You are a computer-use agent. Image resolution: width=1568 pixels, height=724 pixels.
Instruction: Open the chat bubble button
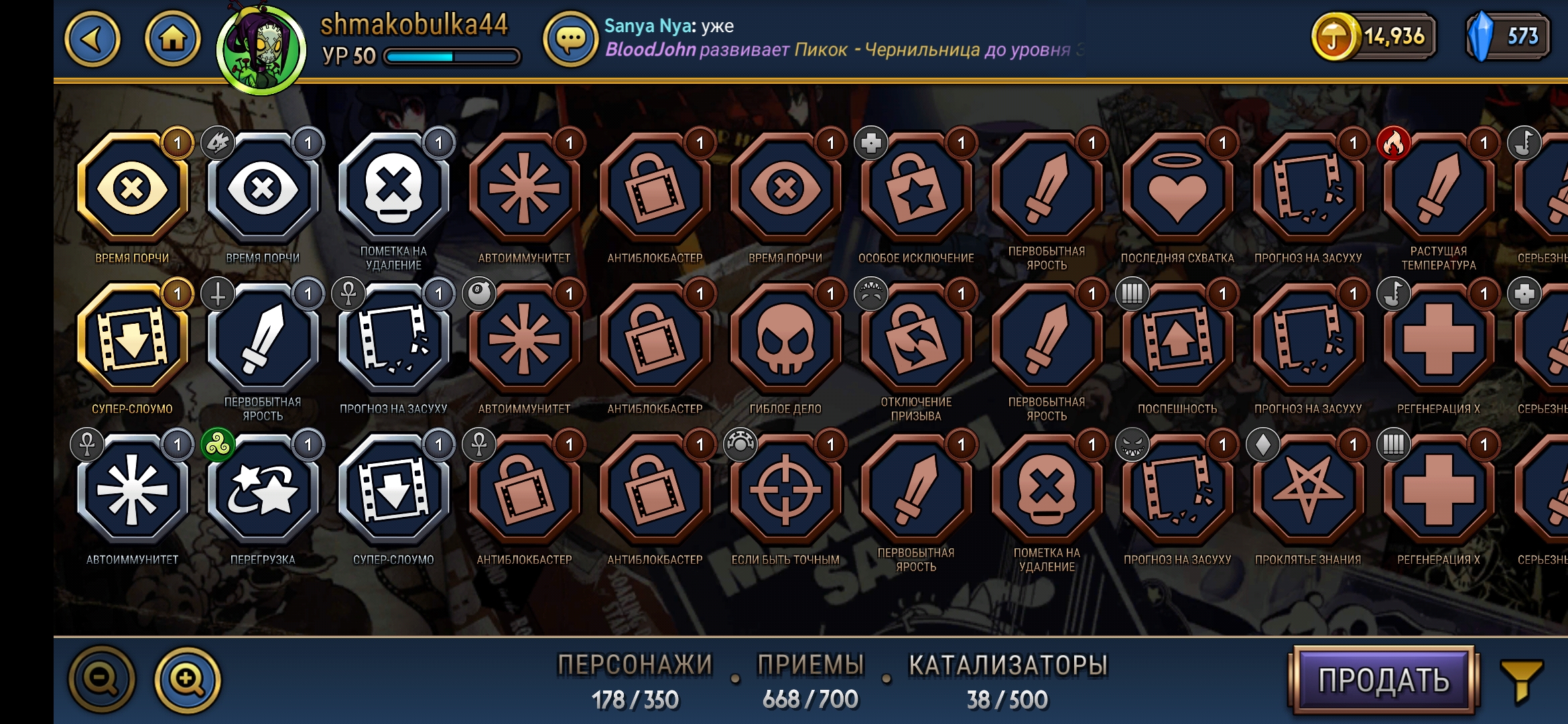click(x=570, y=40)
